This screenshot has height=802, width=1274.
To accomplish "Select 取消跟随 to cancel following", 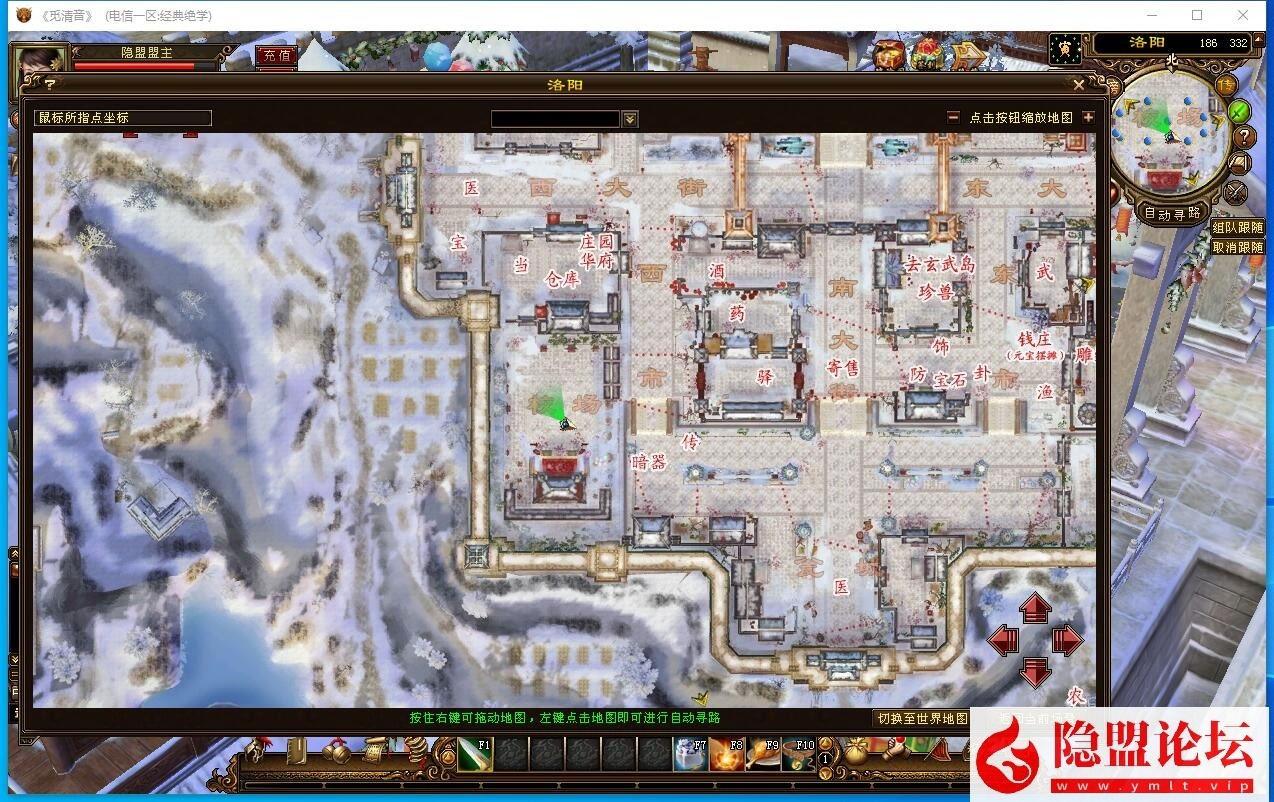I will 1237,247.
